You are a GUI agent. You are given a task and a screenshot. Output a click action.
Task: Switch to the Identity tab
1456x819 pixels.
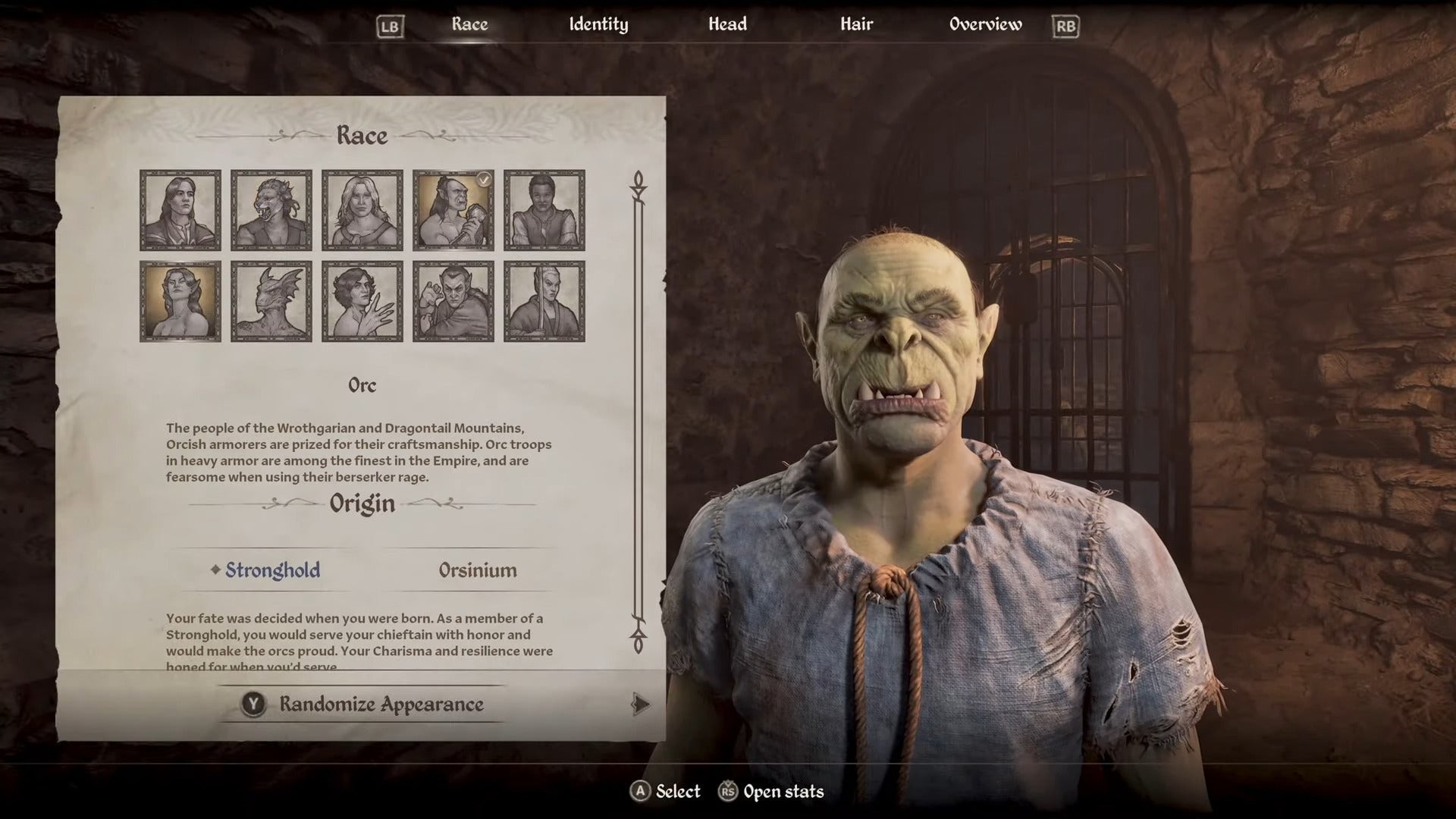point(598,24)
